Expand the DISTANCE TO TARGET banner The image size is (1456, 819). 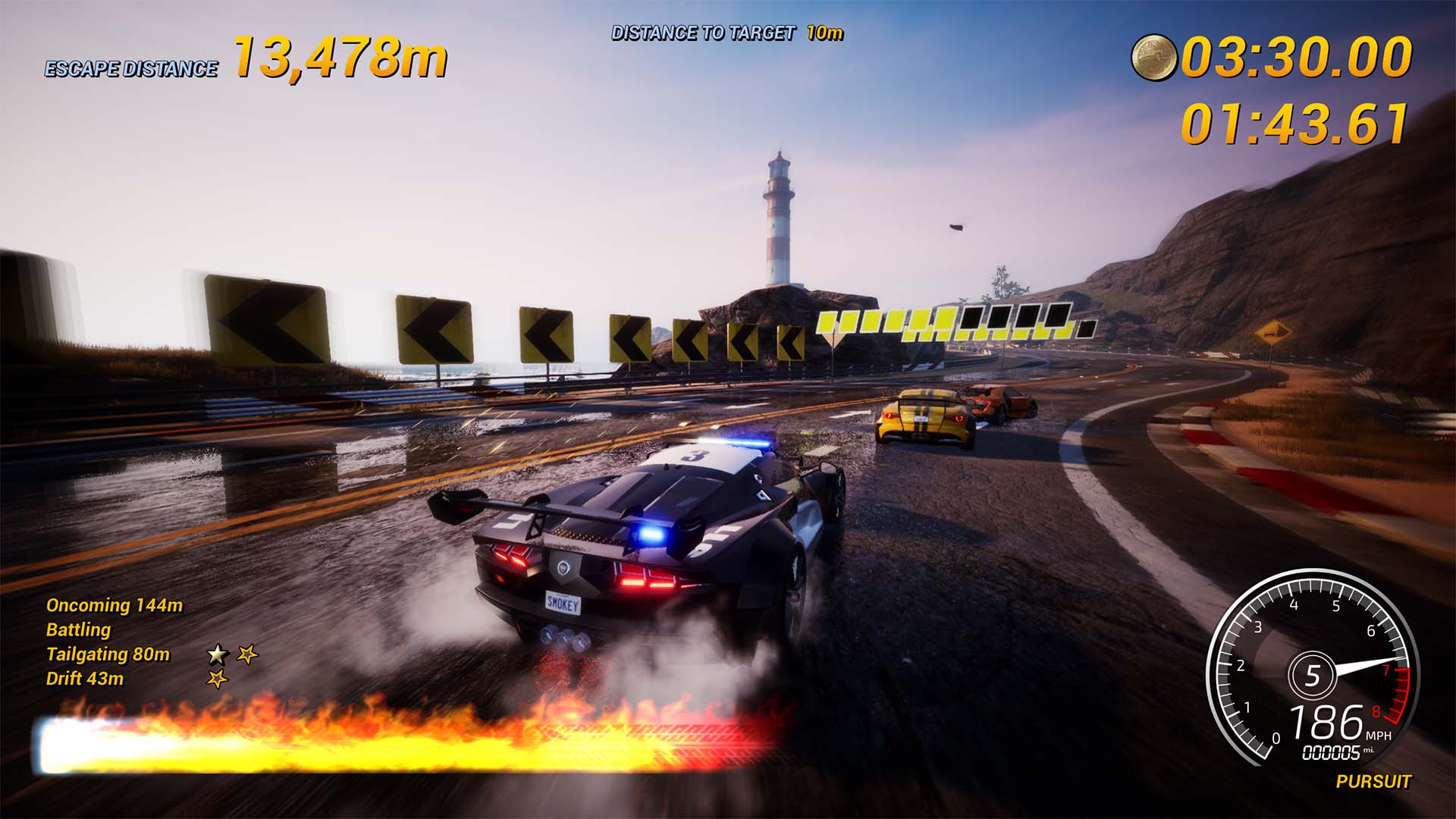(x=705, y=33)
